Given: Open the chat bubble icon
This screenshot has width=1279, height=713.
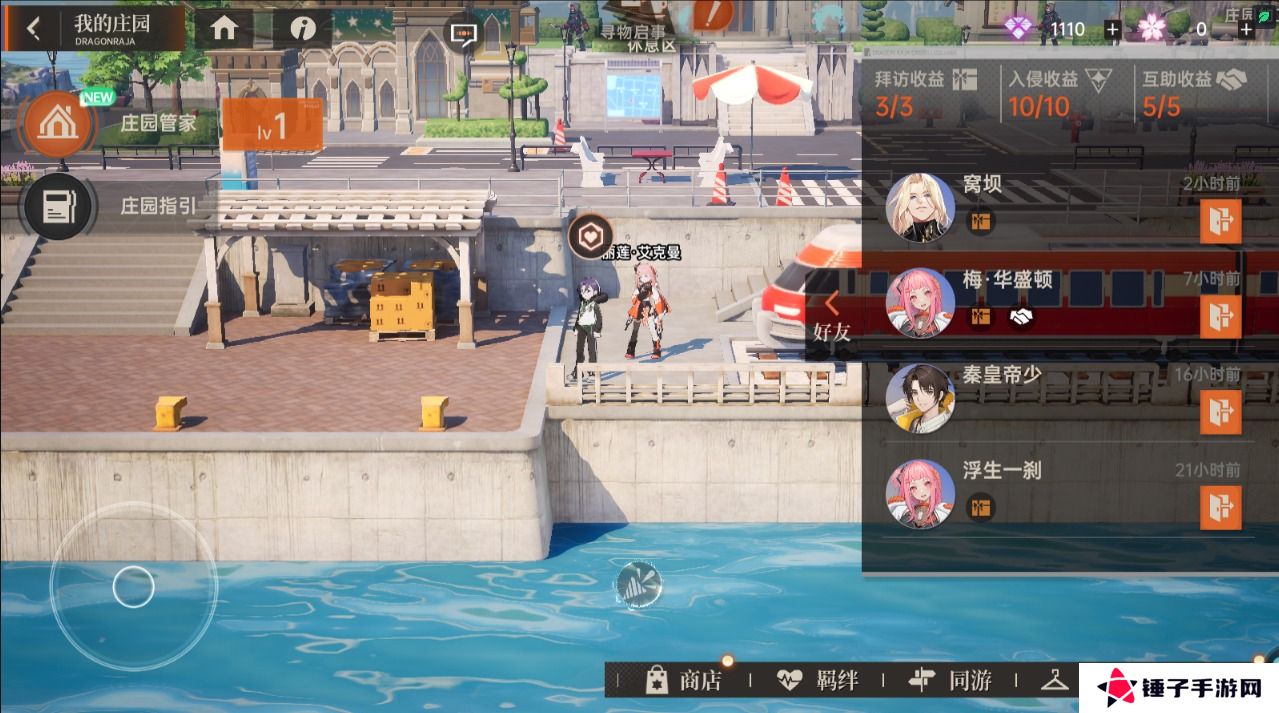Looking at the screenshot, I should pyautogui.click(x=462, y=36).
